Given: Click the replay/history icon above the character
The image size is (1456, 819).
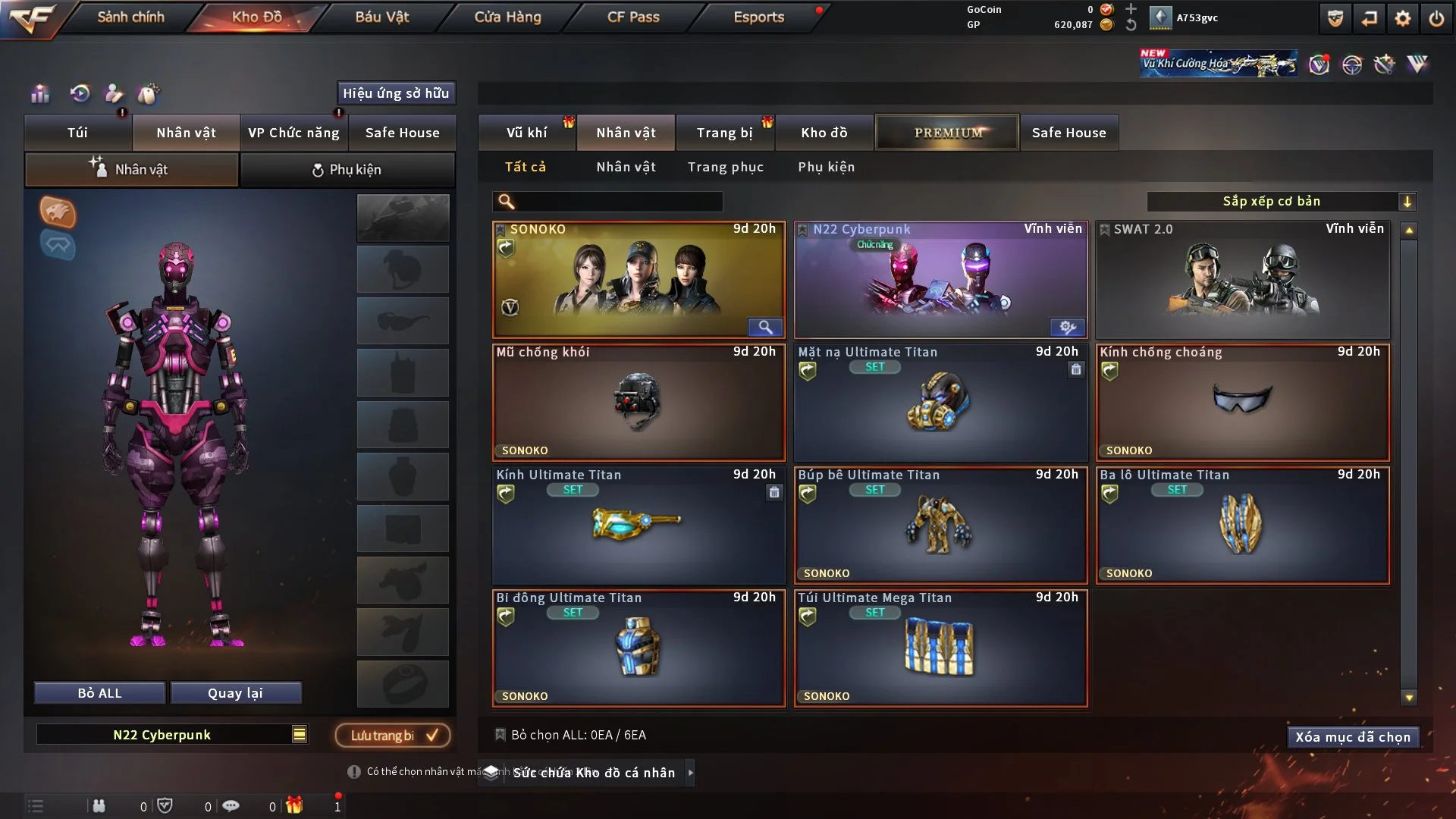Looking at the screenshot, I should point(79,93).
